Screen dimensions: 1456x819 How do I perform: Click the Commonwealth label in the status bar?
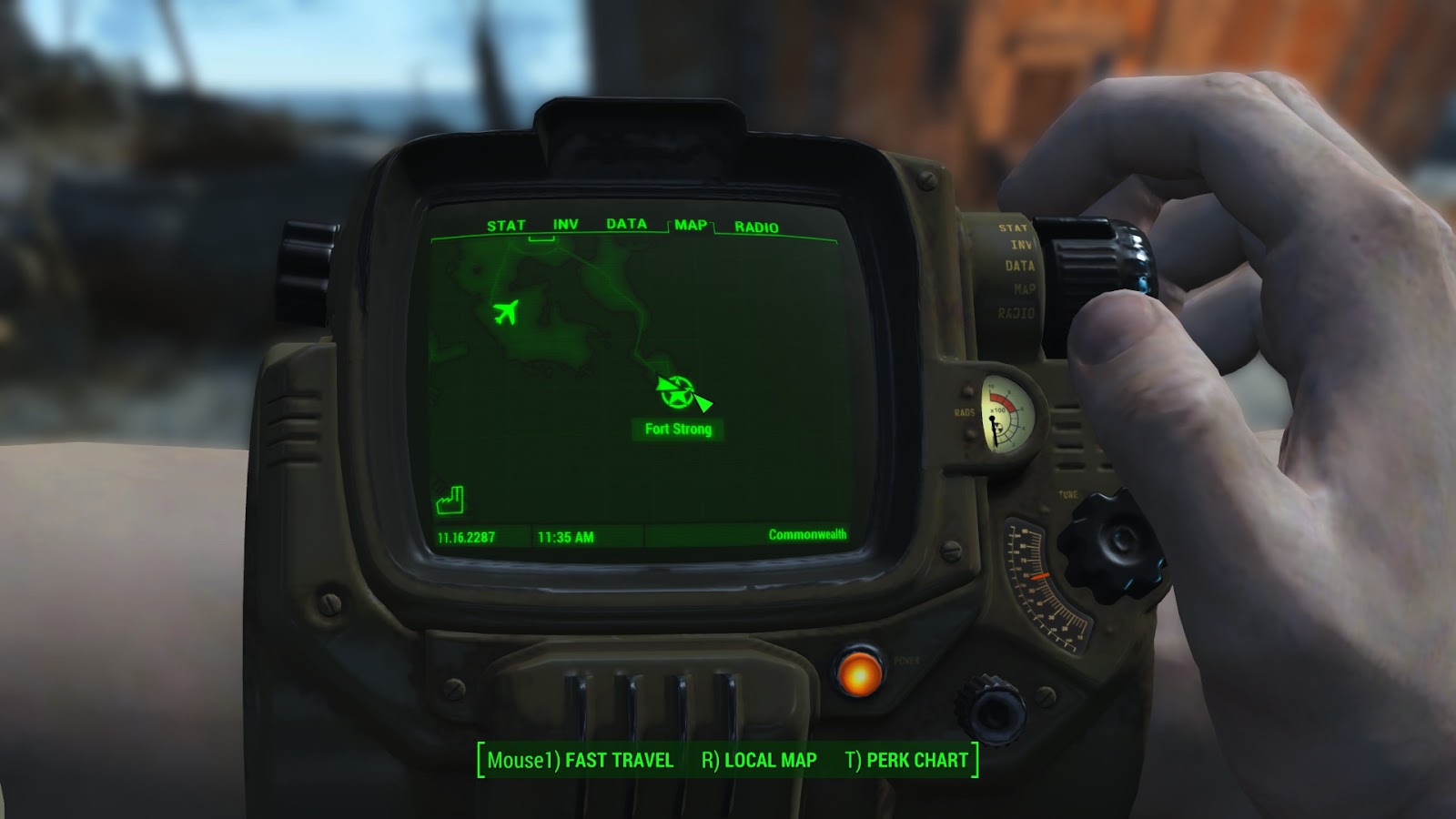809,536
